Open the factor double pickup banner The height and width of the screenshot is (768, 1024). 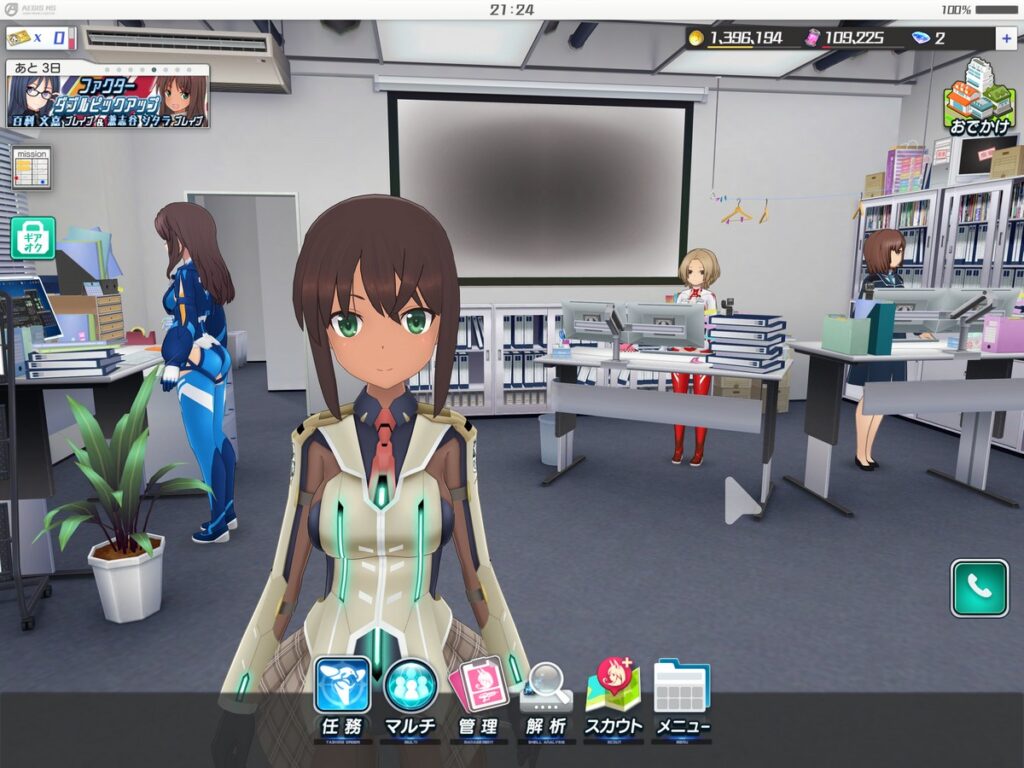pos(108,96)
